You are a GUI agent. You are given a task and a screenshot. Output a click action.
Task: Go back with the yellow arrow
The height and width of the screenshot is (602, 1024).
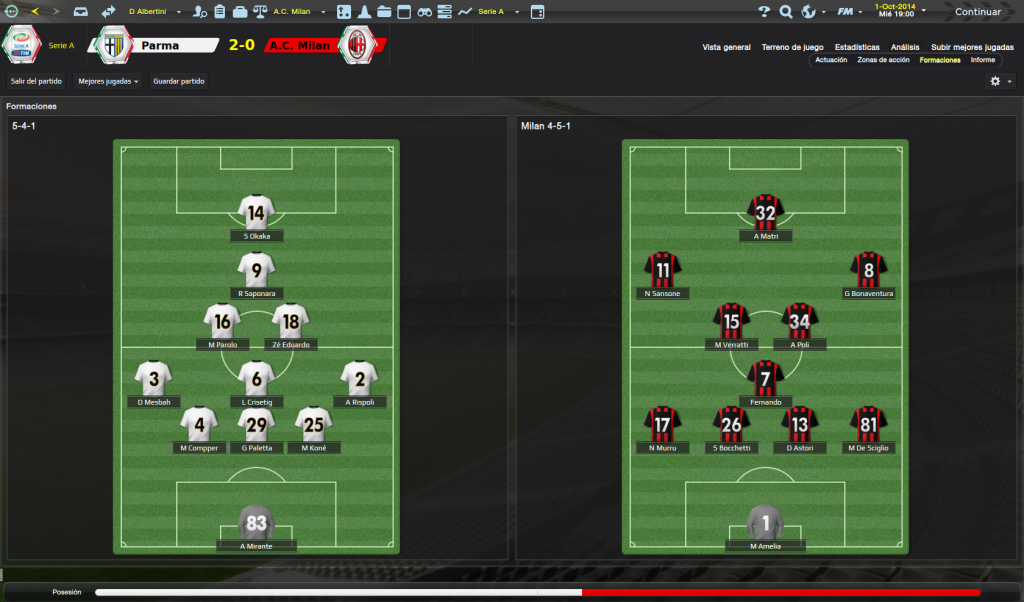pos(35,12)
